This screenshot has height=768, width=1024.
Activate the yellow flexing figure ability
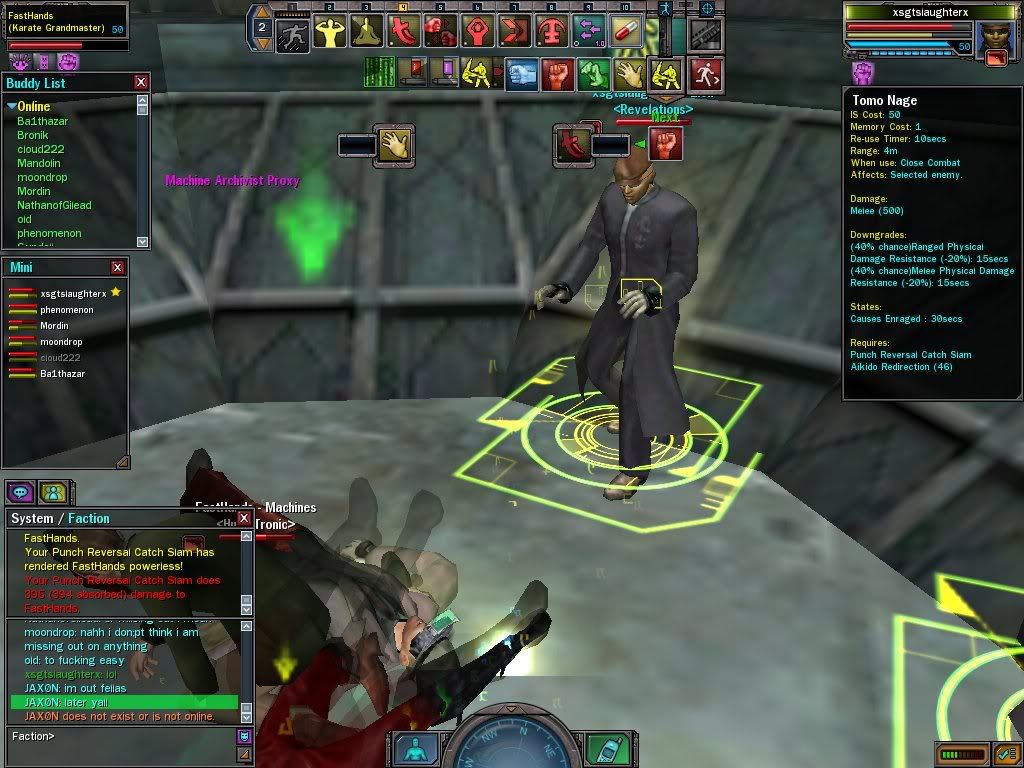coord(331,32)
